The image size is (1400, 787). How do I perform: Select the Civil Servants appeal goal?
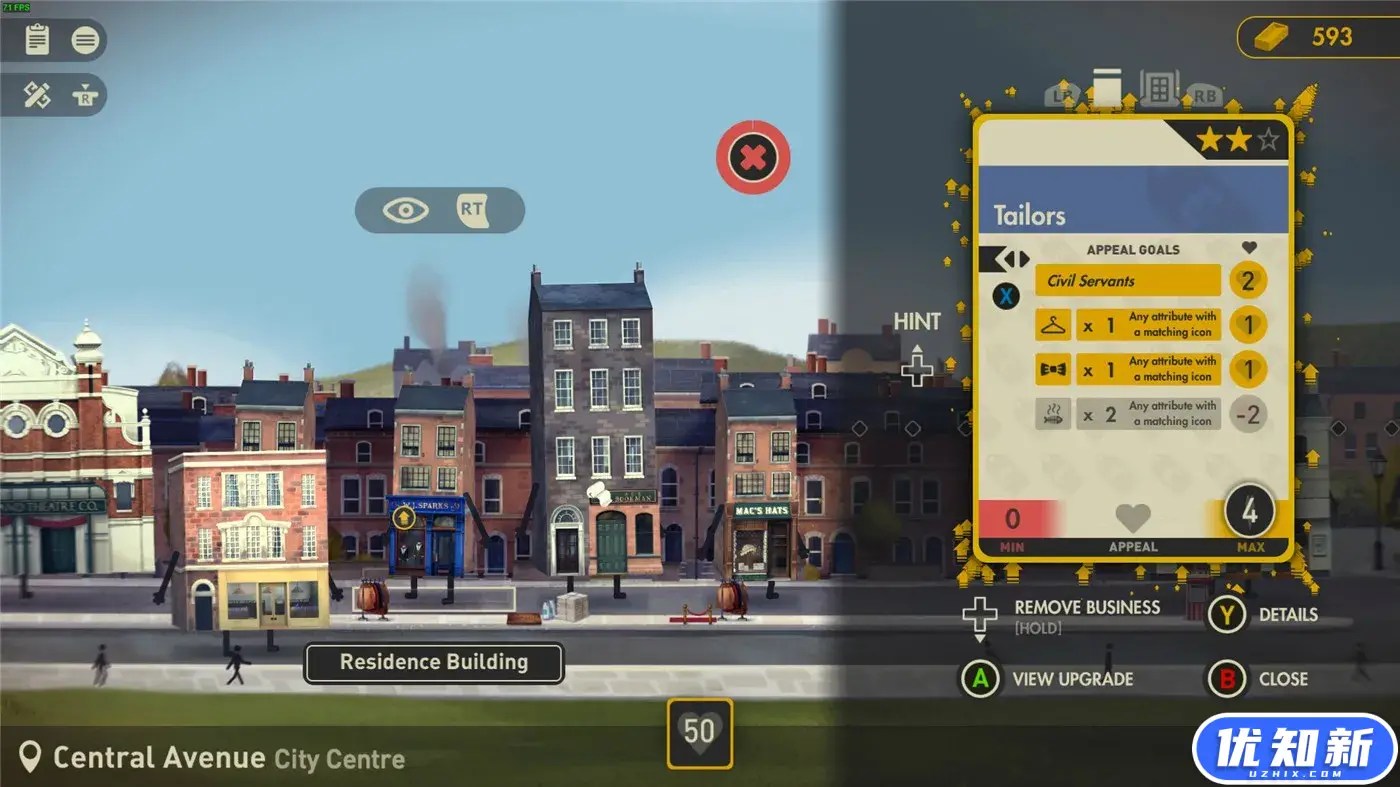pos(1128,280)
